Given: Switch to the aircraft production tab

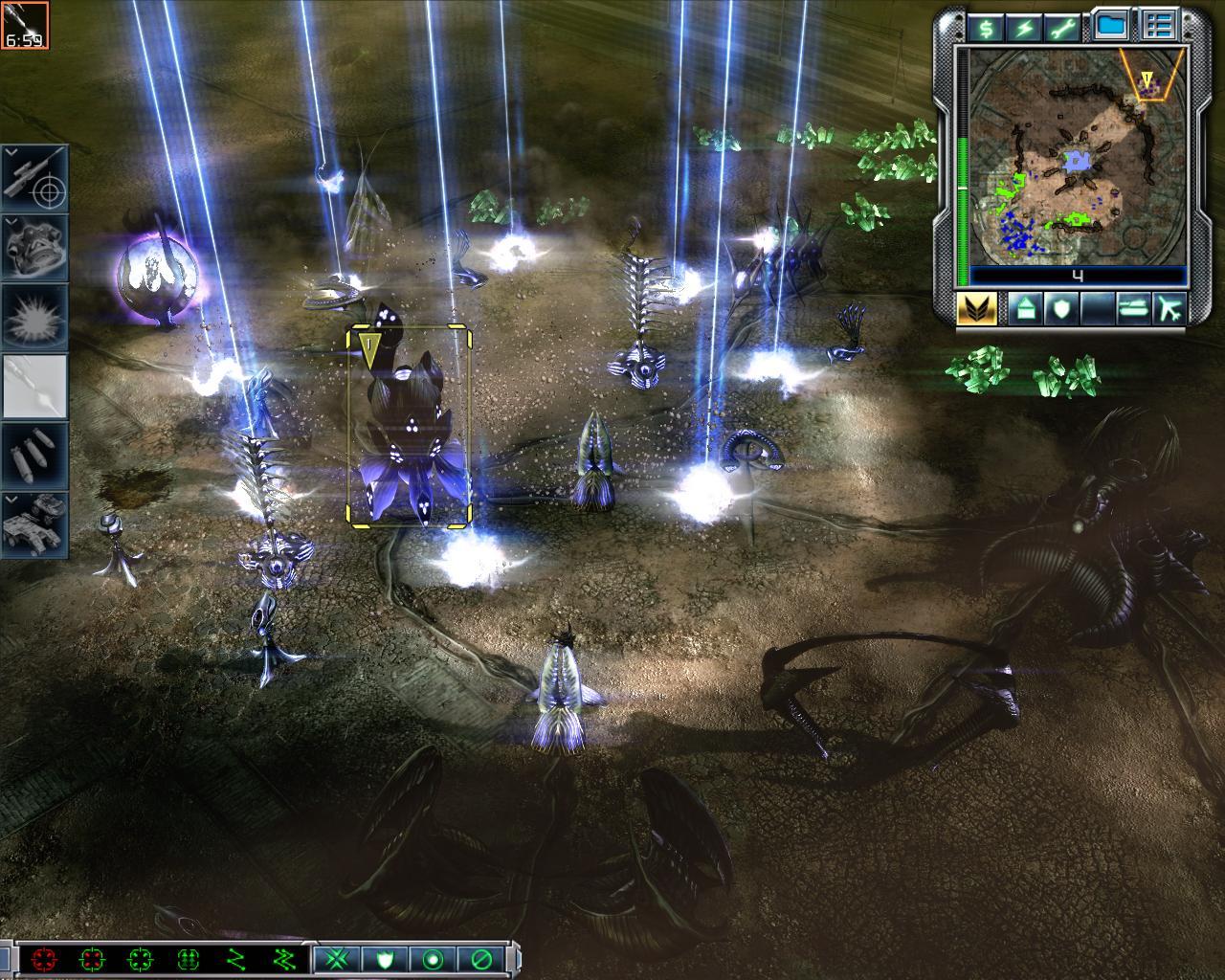Looking at the screenshot, I should pyautogui.click(x=1169, y=308).
